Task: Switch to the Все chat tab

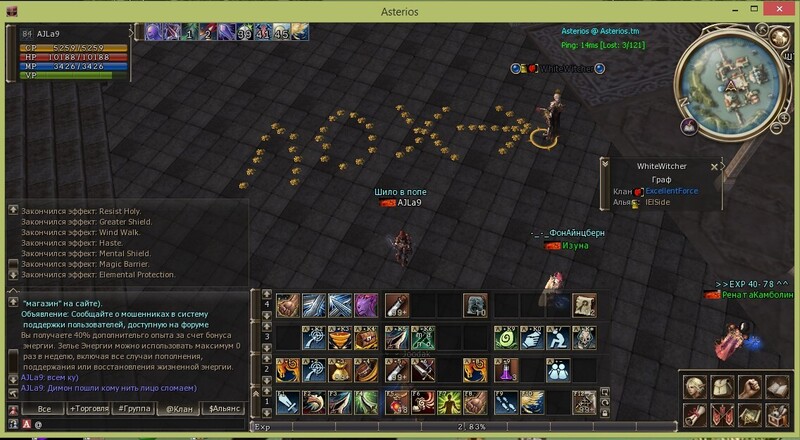Action: coord(44,409)
